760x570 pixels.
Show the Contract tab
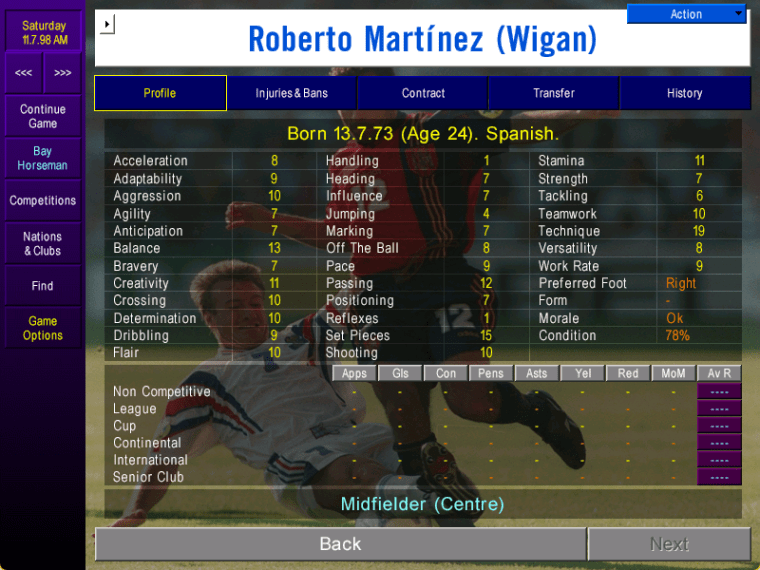[x=423, y=93]
